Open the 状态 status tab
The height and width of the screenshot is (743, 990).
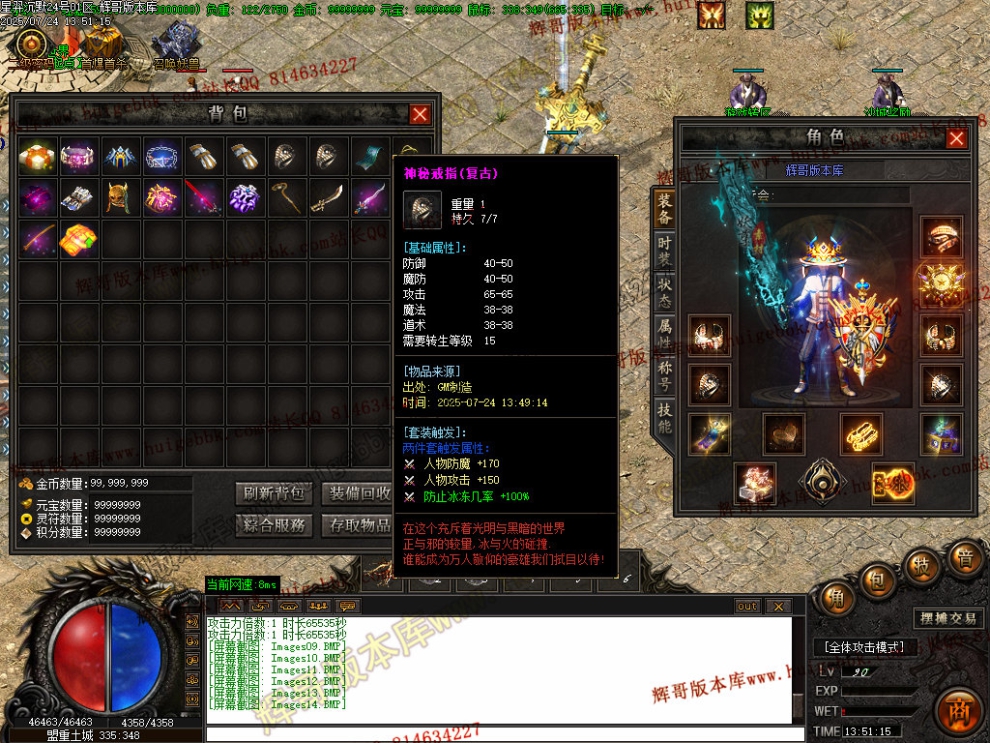[x=664, y=290]
